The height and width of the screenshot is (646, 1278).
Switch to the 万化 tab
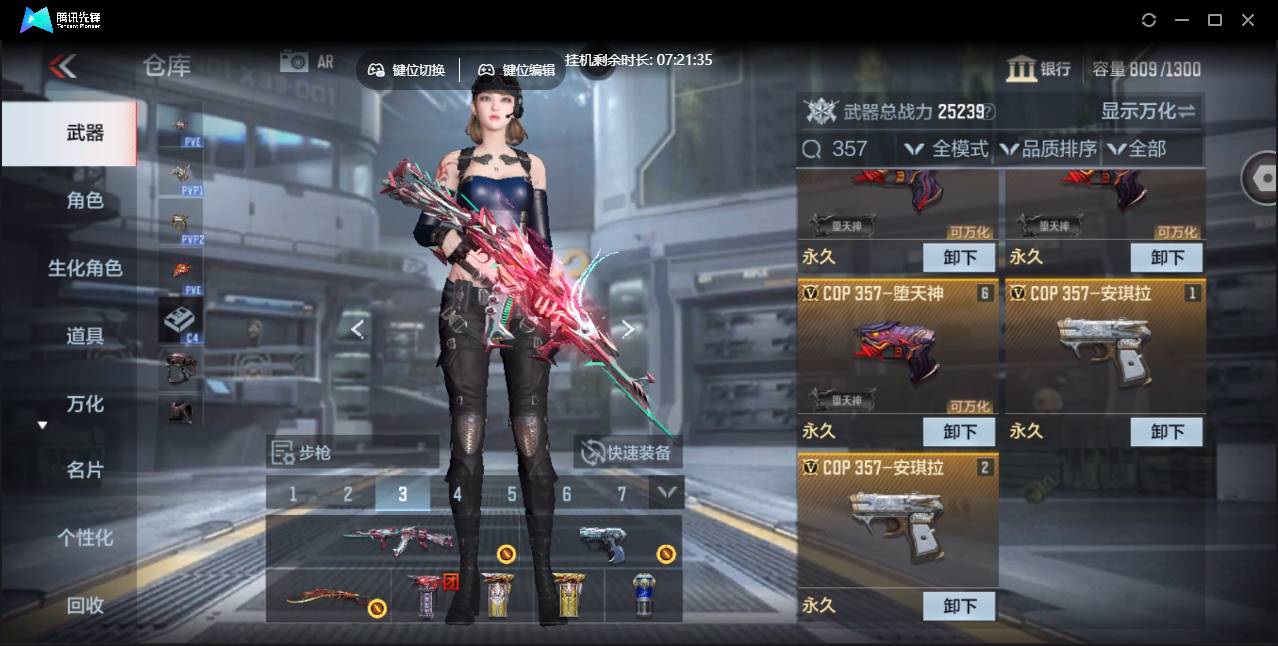(x=84, y=404)
